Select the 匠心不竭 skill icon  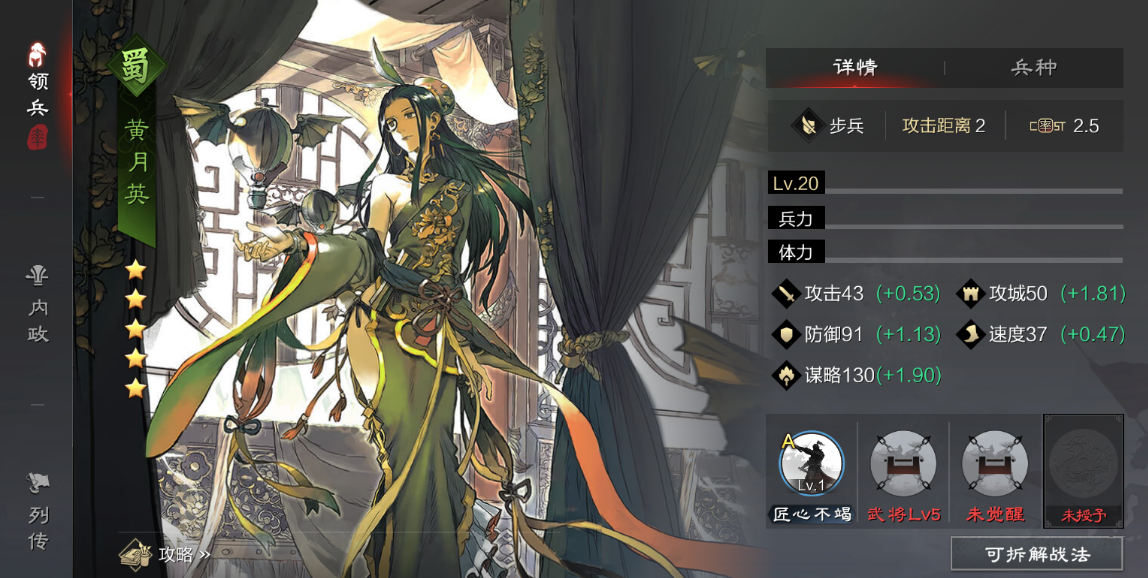click(812, 465)
